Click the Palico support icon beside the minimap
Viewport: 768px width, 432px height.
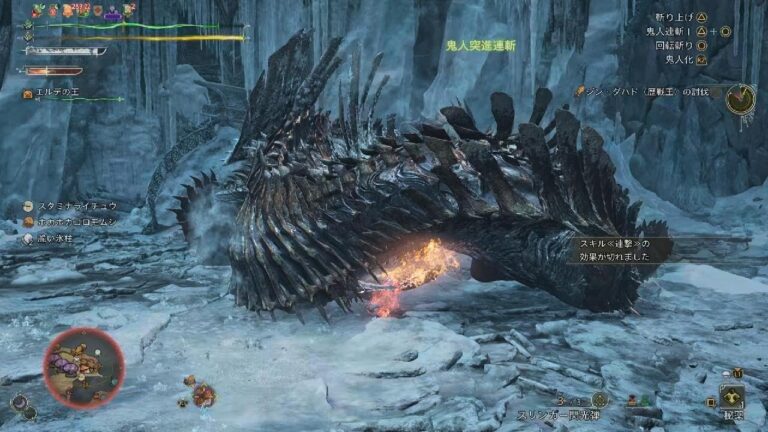pos(19,403)
